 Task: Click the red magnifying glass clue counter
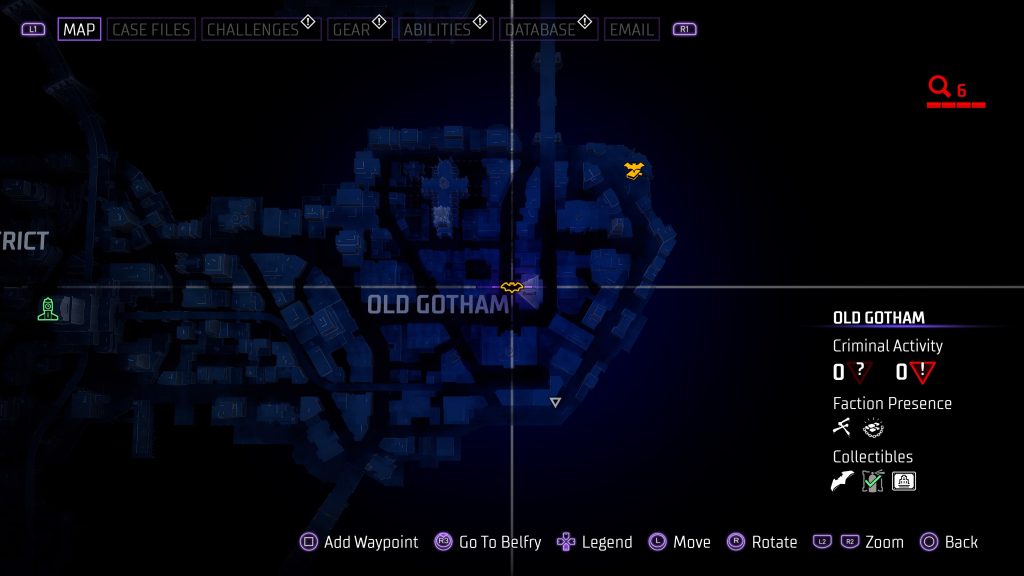[x=939, y=88]
